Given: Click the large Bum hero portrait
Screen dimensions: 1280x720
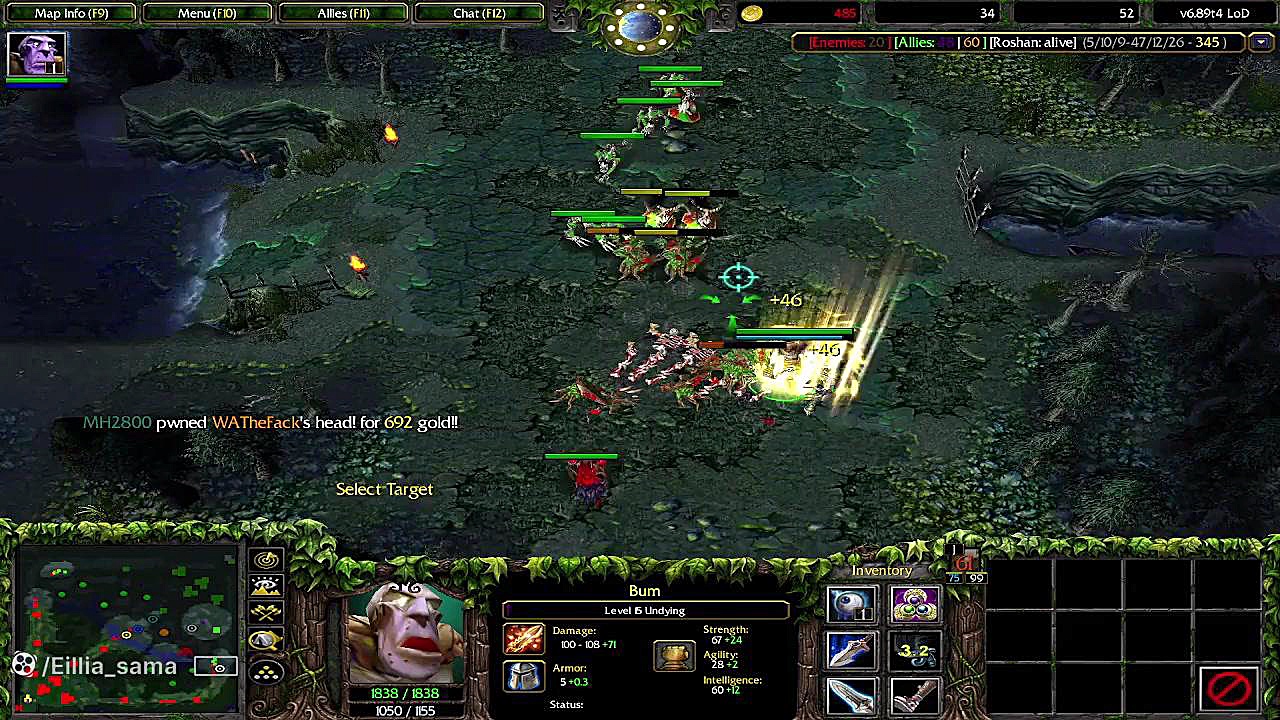Looking at the screenshot, I should [406, 632].
